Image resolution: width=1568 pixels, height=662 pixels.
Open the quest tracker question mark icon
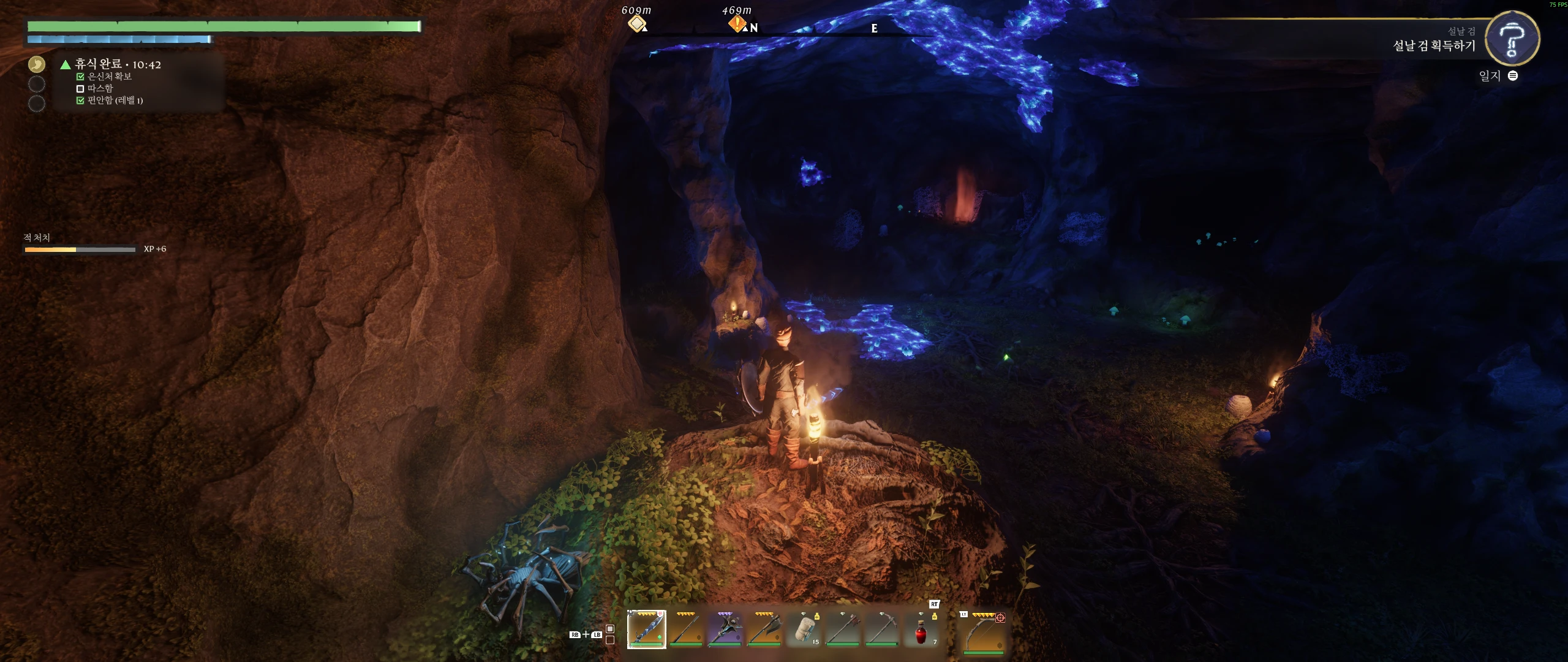point(1512,39)
